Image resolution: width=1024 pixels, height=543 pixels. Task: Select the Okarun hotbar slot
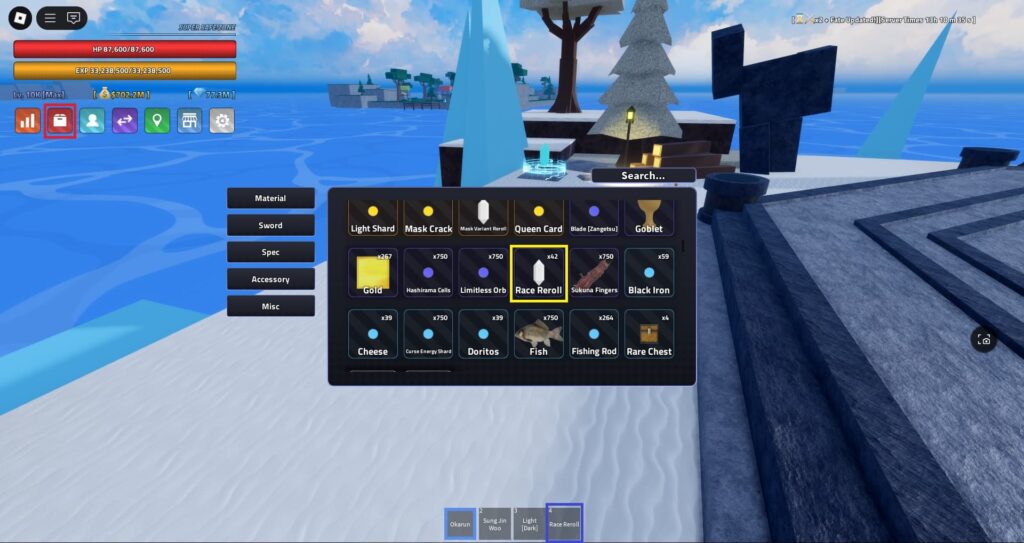click(460, 523)
